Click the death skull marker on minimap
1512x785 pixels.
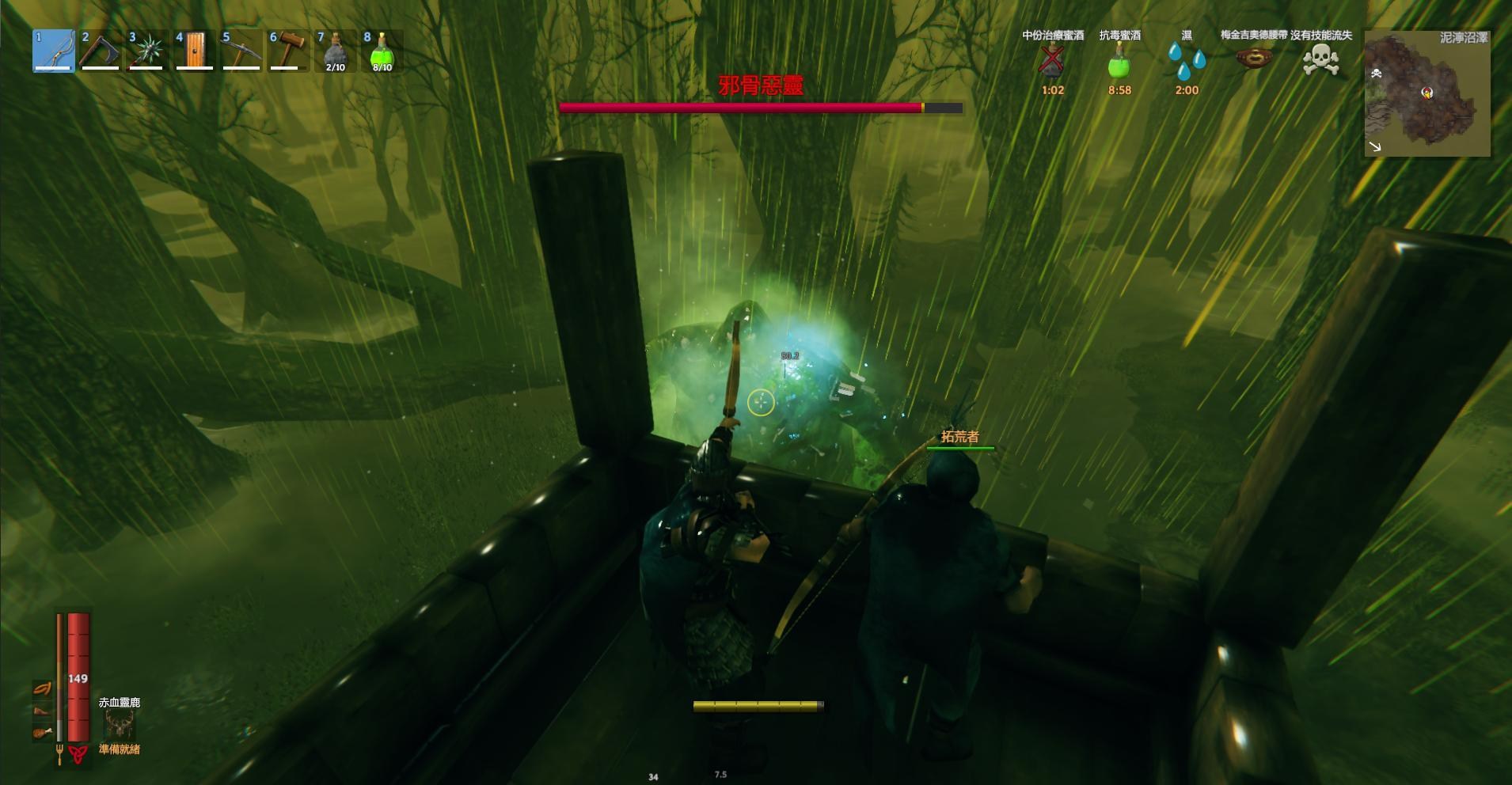click(x=1377, y=74)
